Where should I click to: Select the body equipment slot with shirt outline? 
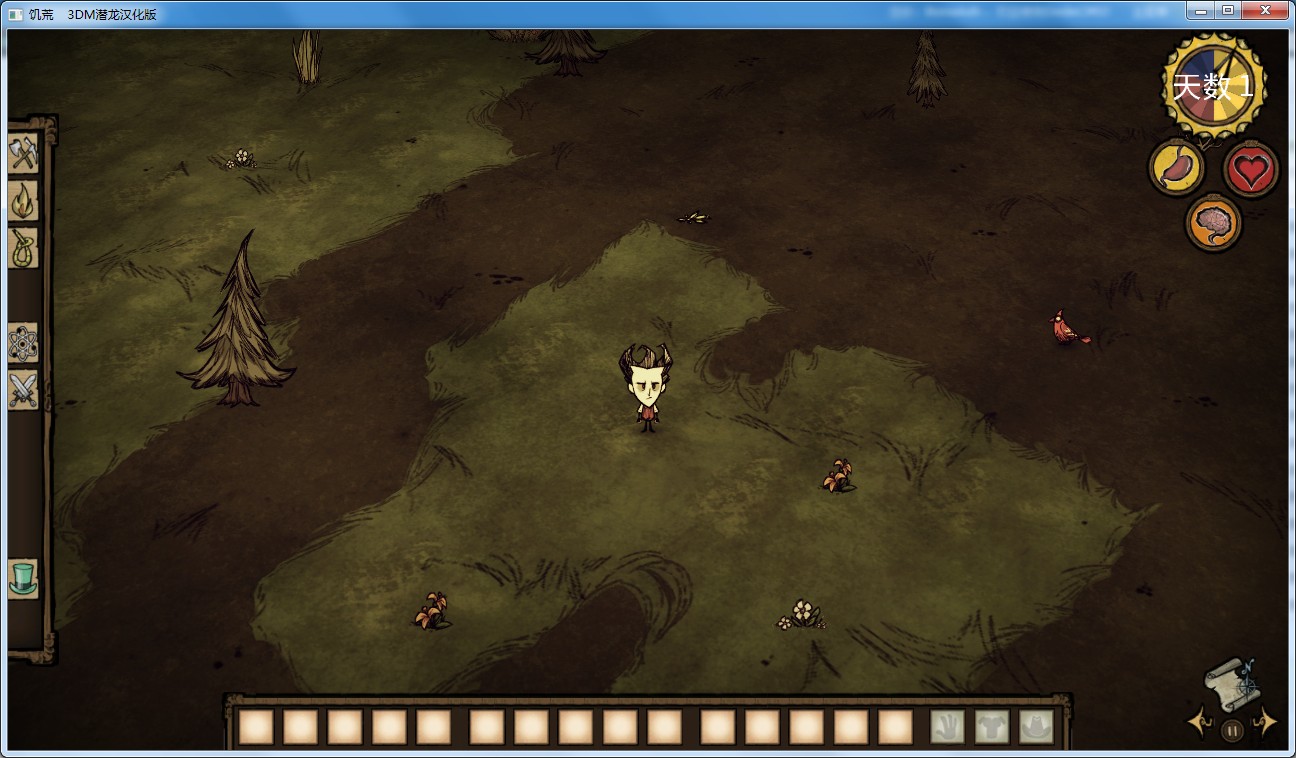click(992, 727)
